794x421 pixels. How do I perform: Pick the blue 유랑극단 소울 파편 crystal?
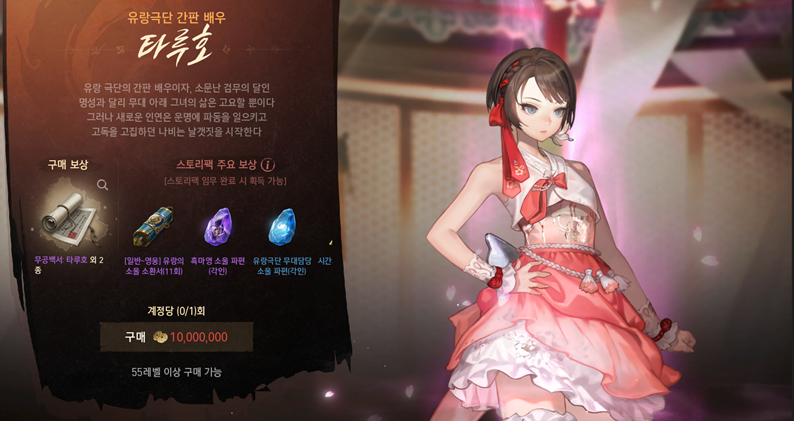click(281, 227)
